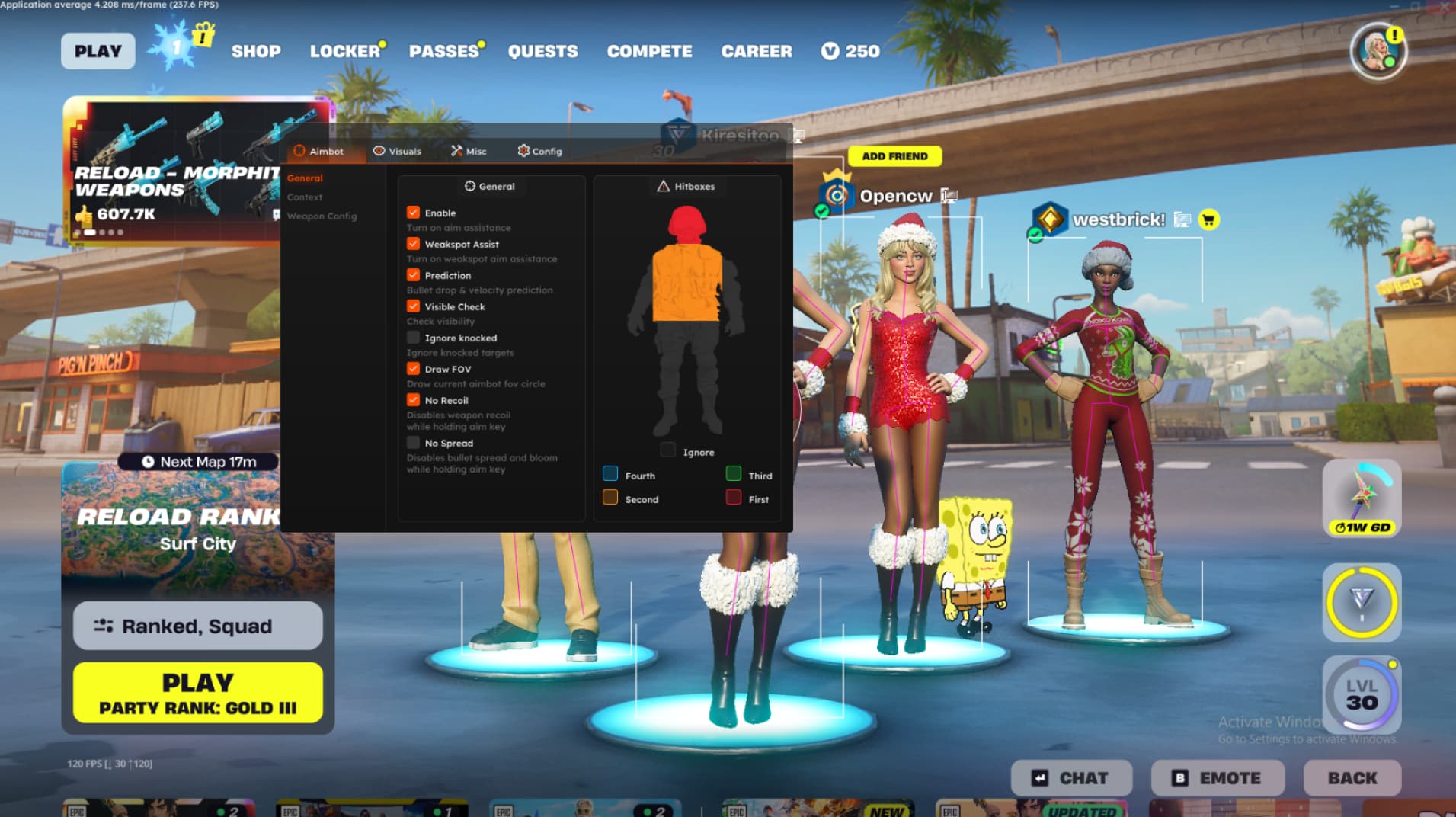The image size is (1456, 817).
Task: Open the Misc wrench tab in cheat menu
Action: pyautogui.click(x=469, y=151)
